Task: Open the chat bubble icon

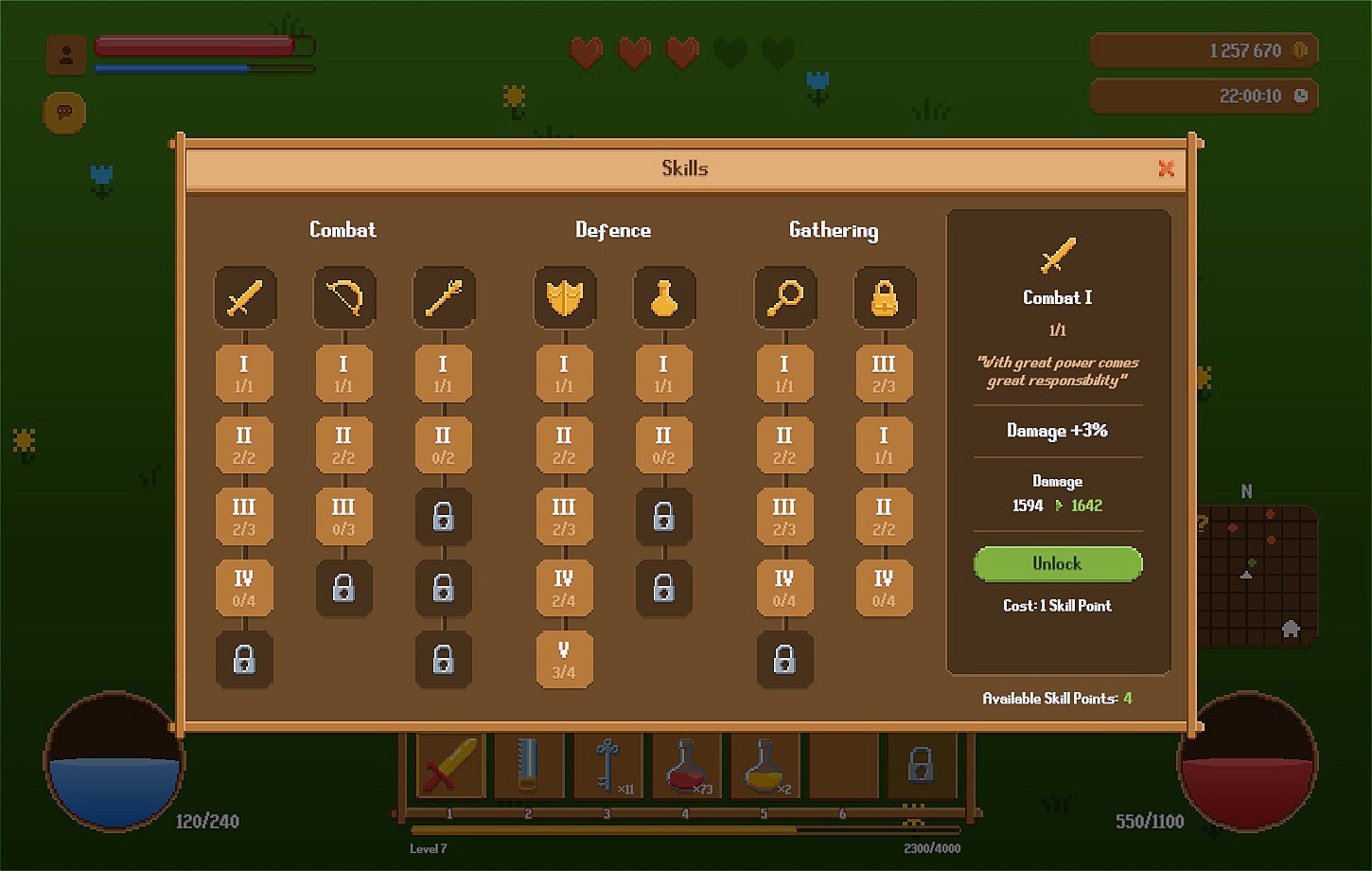Action: click(x=63, y=112)
